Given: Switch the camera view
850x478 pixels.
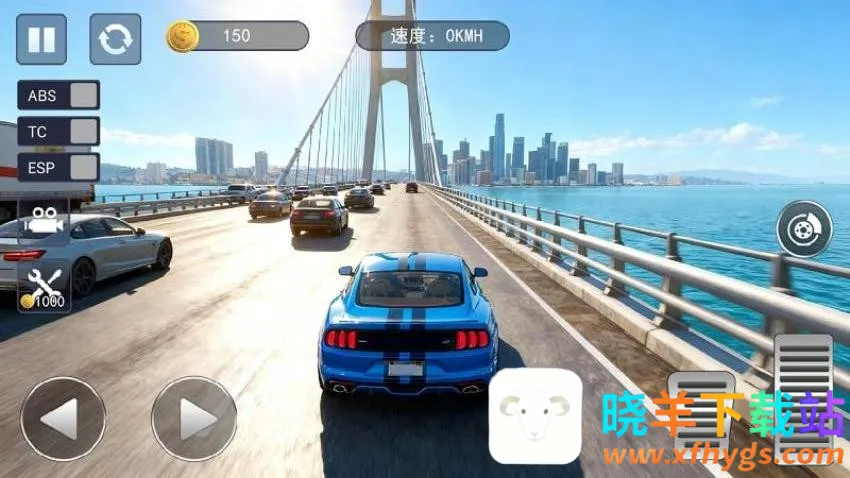Looking at the screenshot, I should click(x=43, y=220).
